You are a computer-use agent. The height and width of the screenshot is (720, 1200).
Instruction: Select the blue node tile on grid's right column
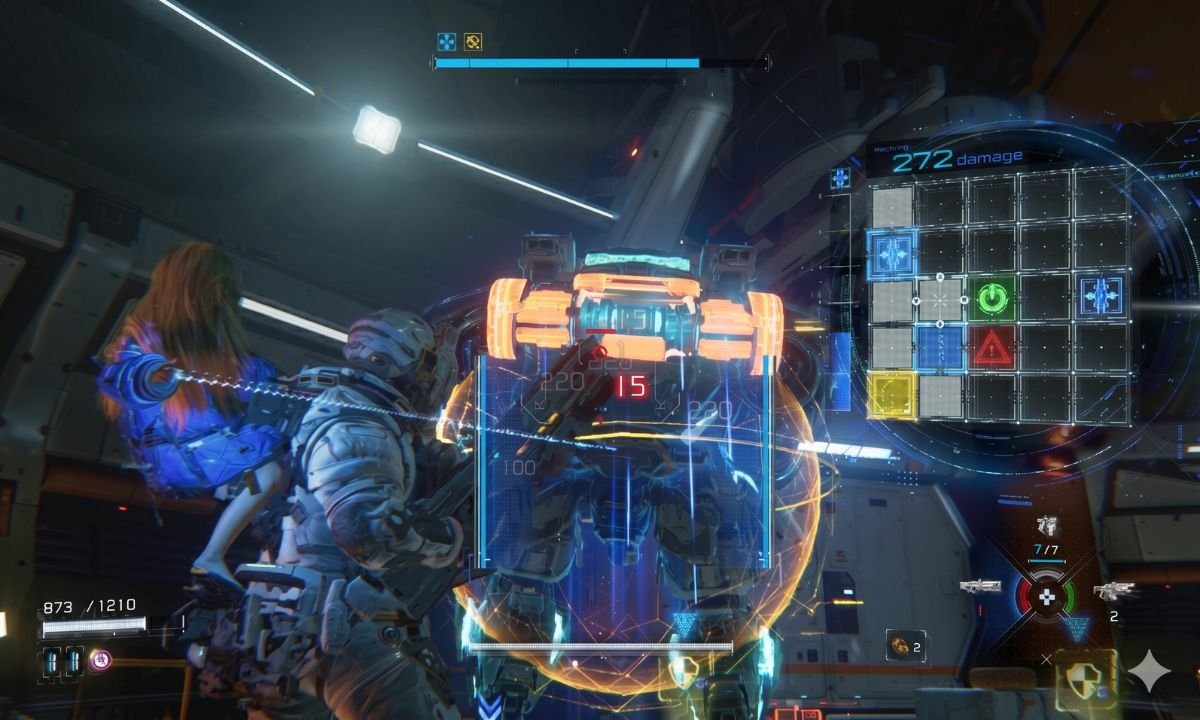pos(1100,297)
